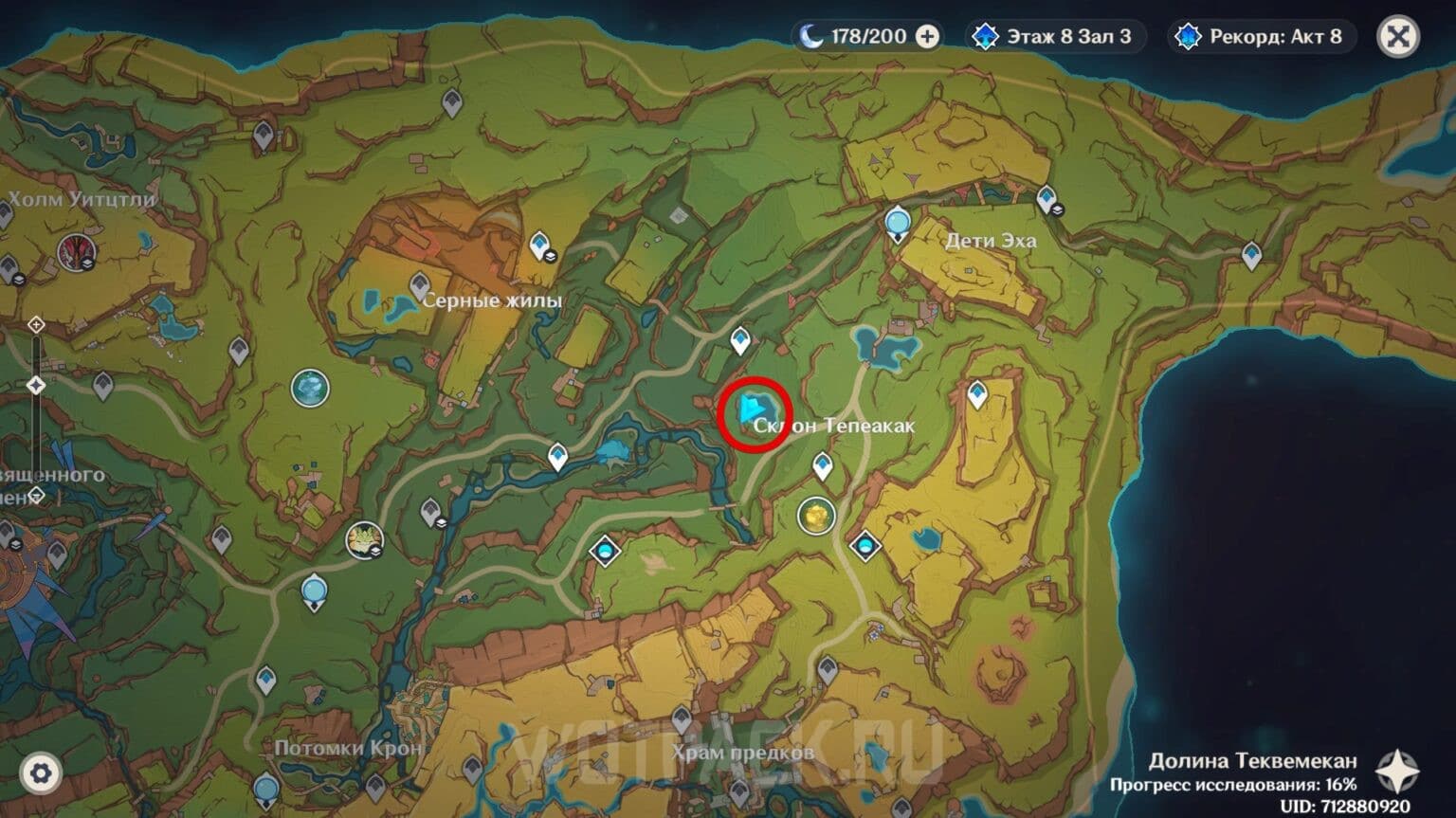Click the 178/200 resin counter display

[867, 36]
